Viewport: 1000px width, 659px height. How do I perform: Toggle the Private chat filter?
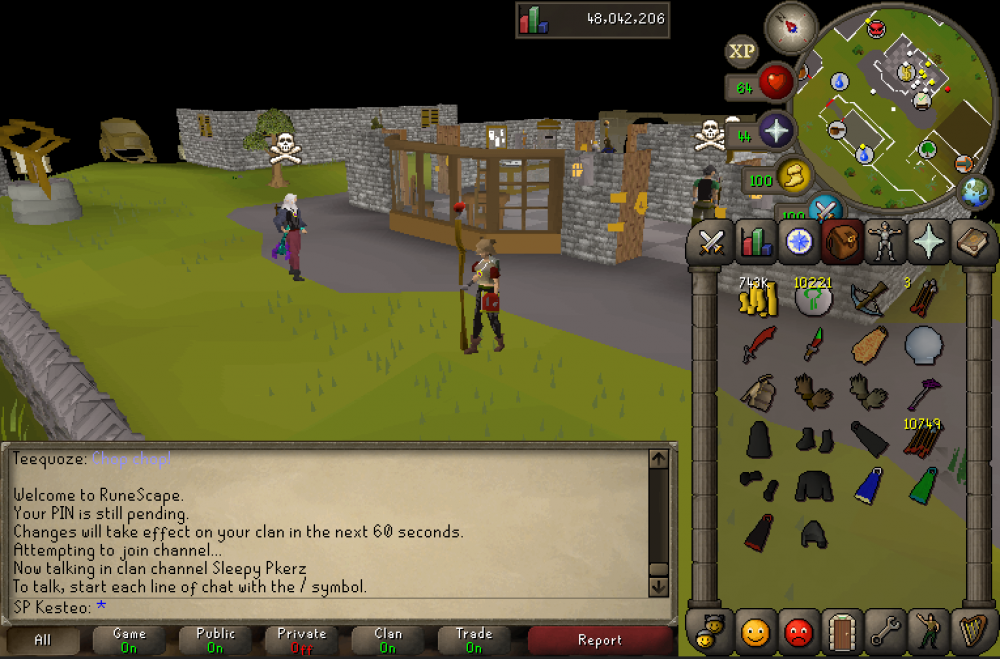click(x=302, y=640)
